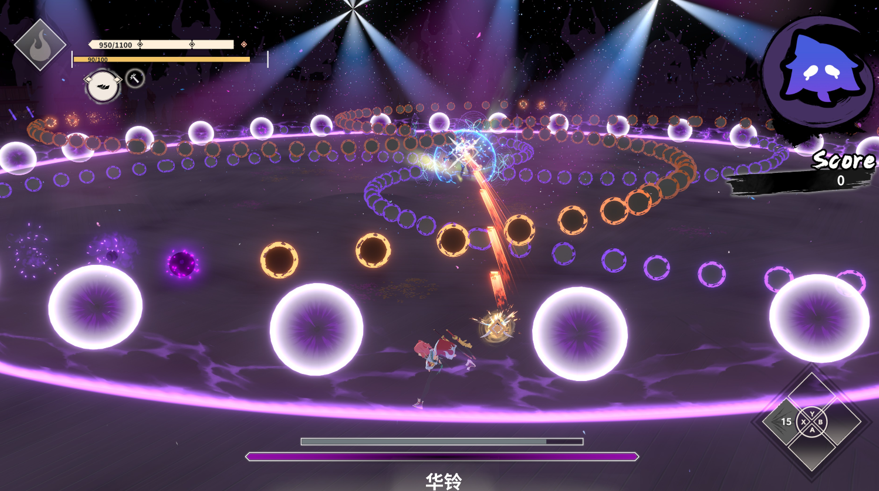This screenshot has width=879, height=491.
Task: Select the round white character portrait icon
Action: 102,85
